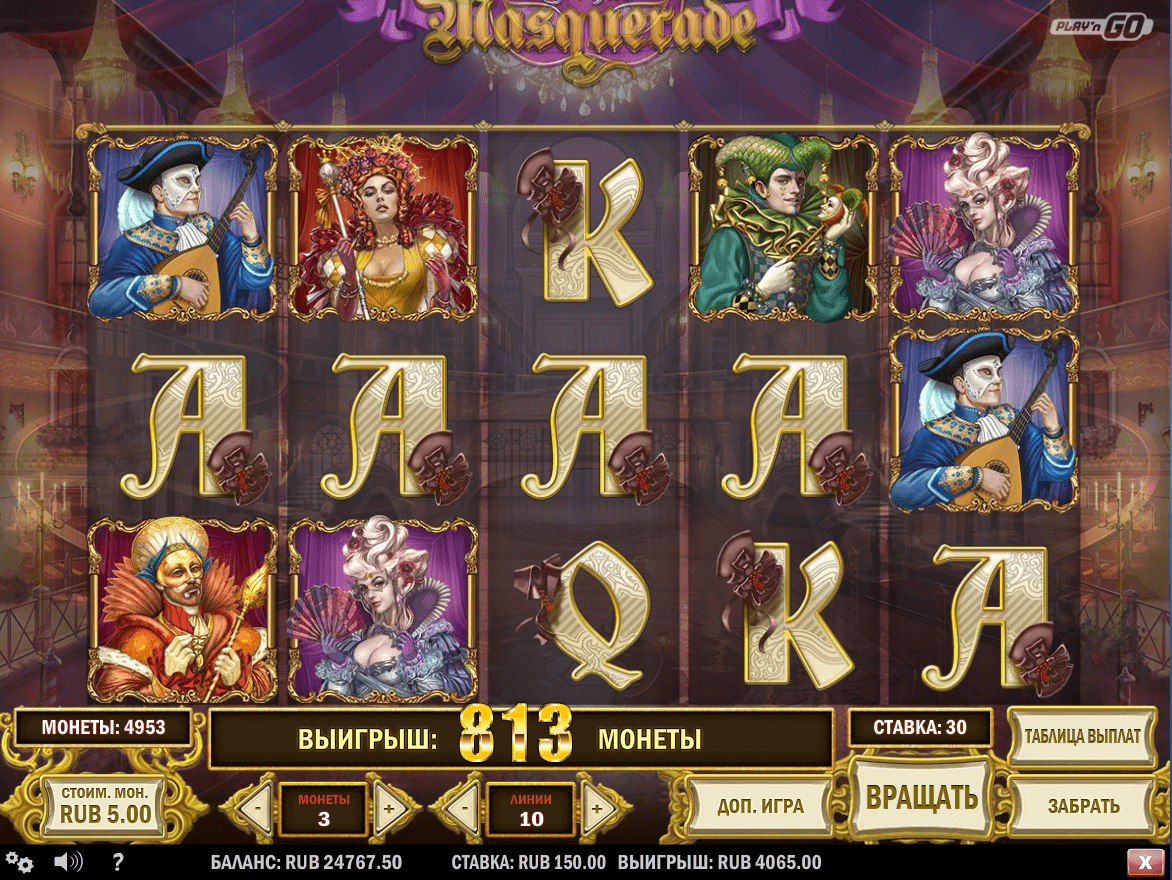Increase the number of ЛИНИИ paylines
The image size is (1172, 880).
596,808
